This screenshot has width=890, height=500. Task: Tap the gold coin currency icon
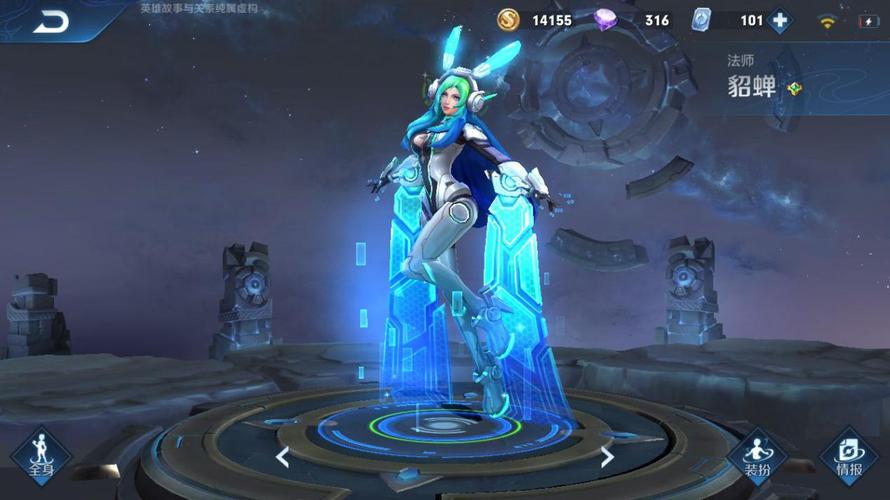click(509, 20)
